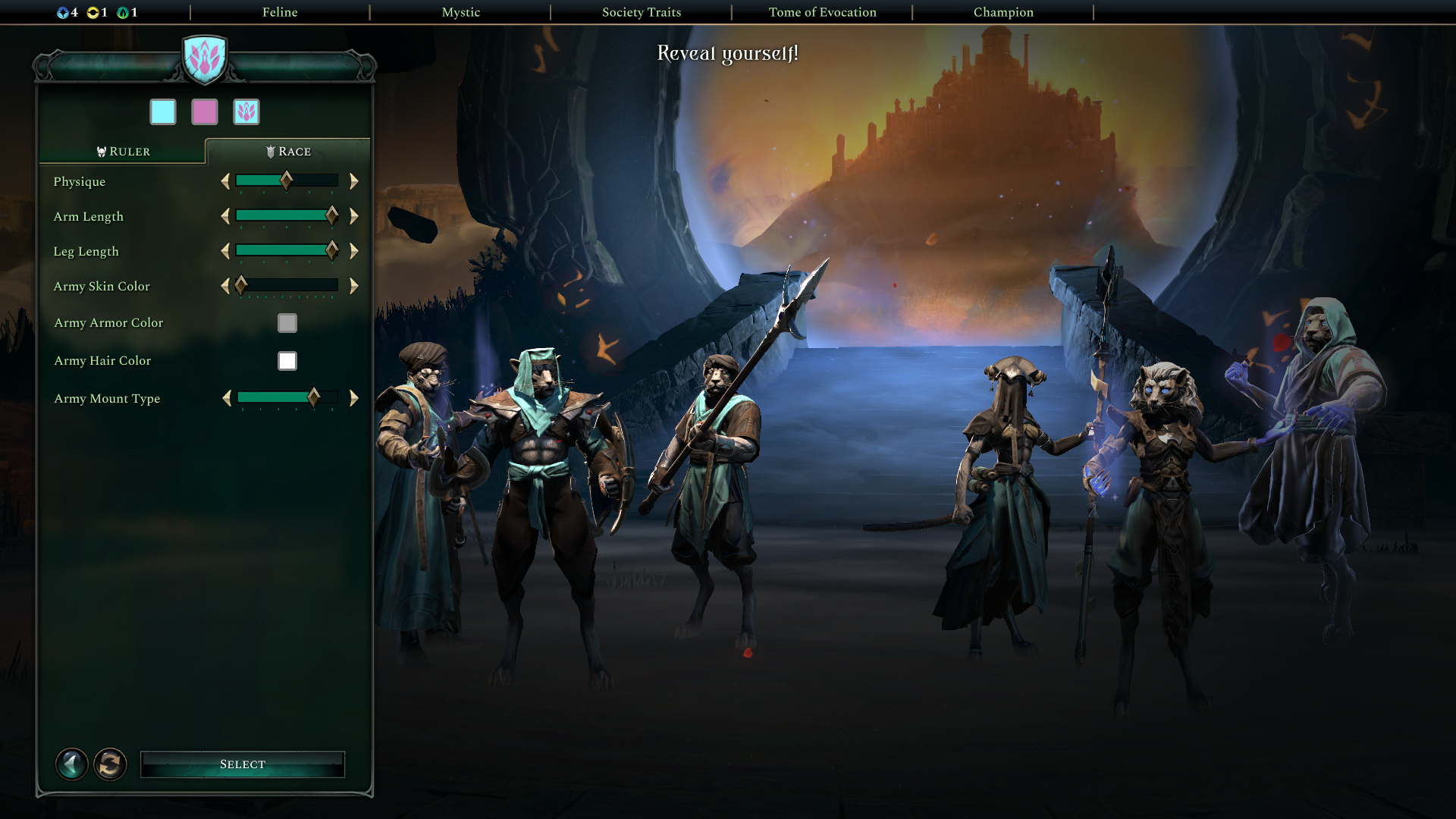The width and height of the screenshot is (1456, 819).
Task: Open the Mystic section in top bar
Action: click(x=462, y=12)
